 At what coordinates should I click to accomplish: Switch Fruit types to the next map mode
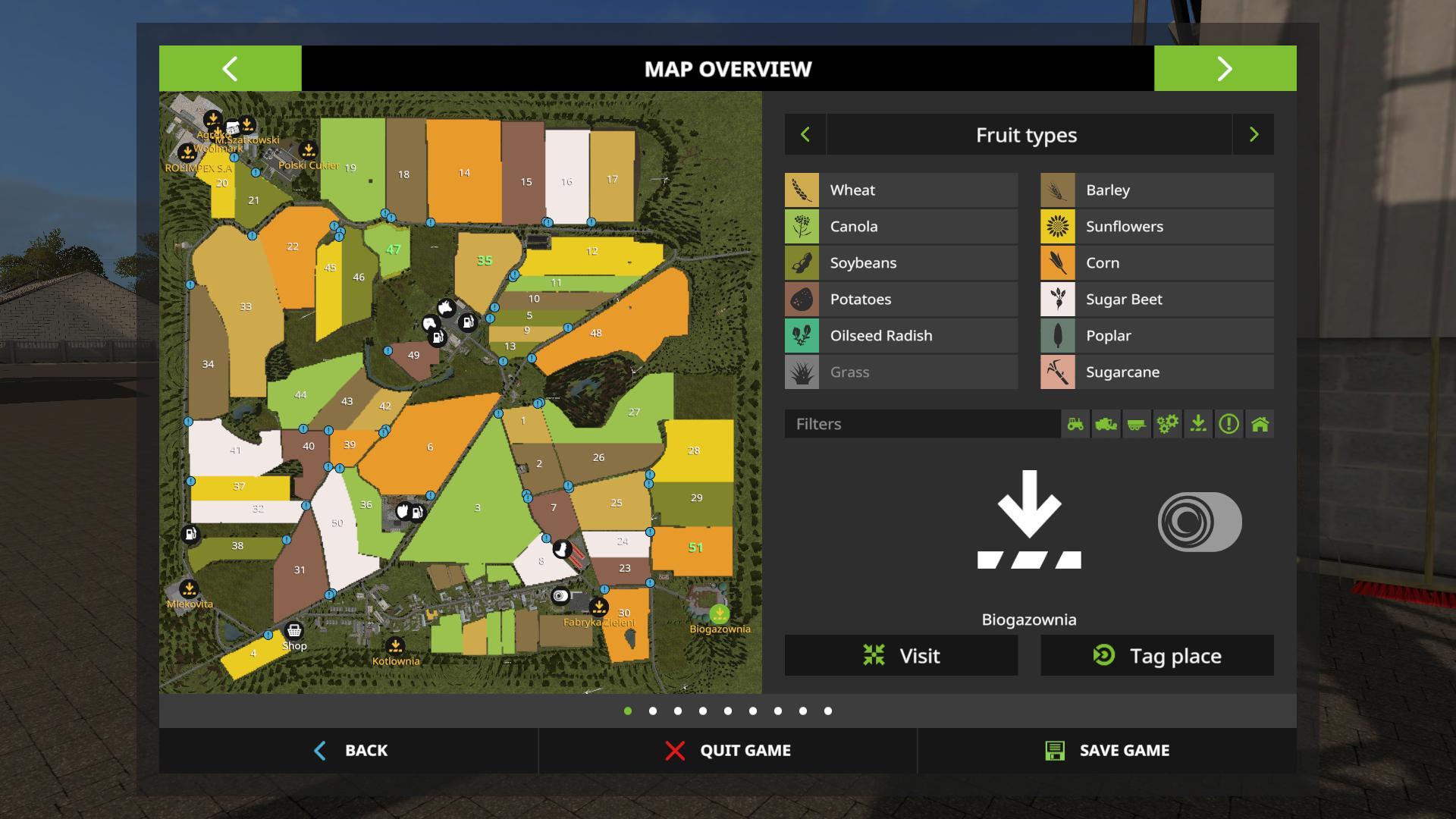pyautogui.click(x=1254, y=135)
